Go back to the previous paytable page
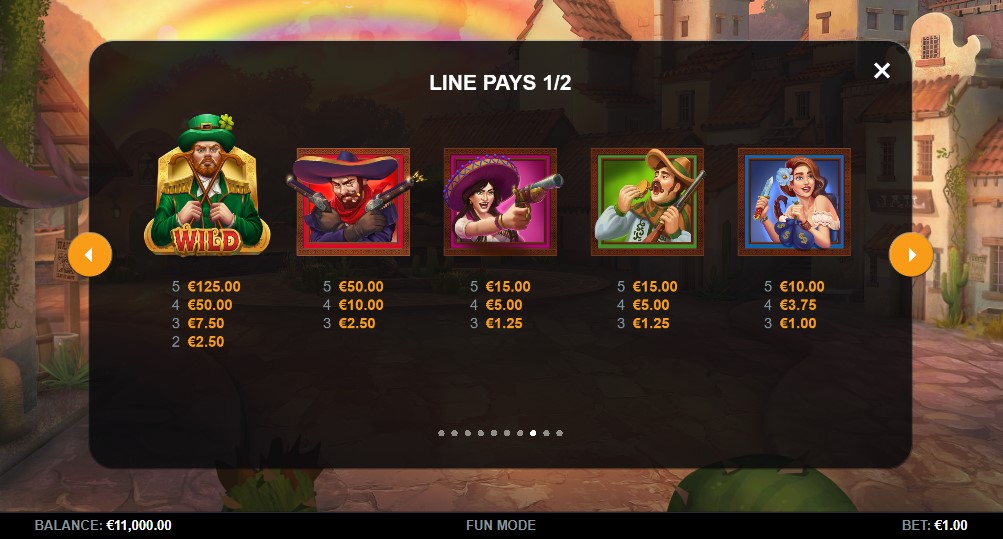The image size is (1003, 539). tap(90, 256)
